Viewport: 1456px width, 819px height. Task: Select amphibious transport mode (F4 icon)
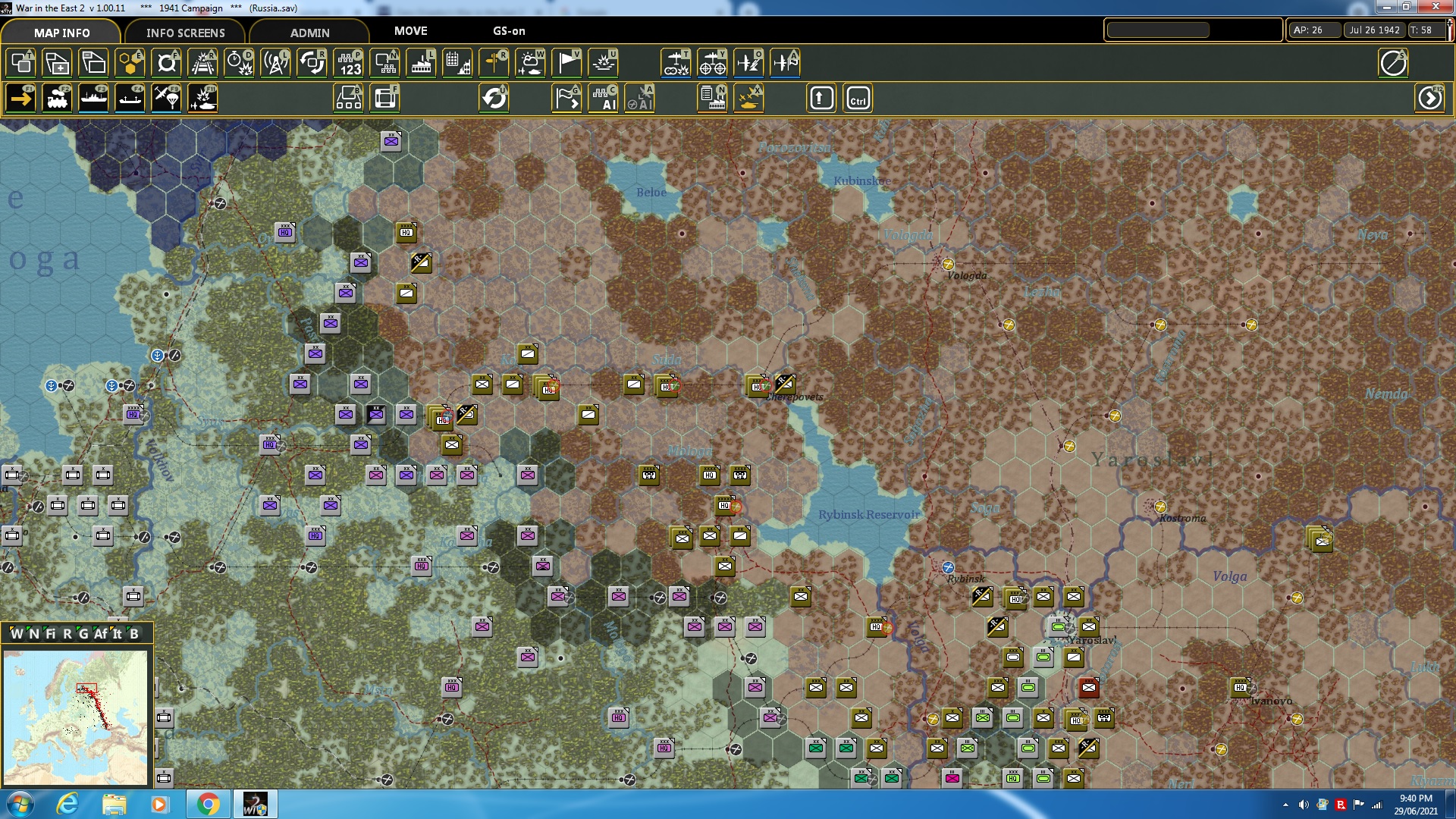click(x=130, y=98)
